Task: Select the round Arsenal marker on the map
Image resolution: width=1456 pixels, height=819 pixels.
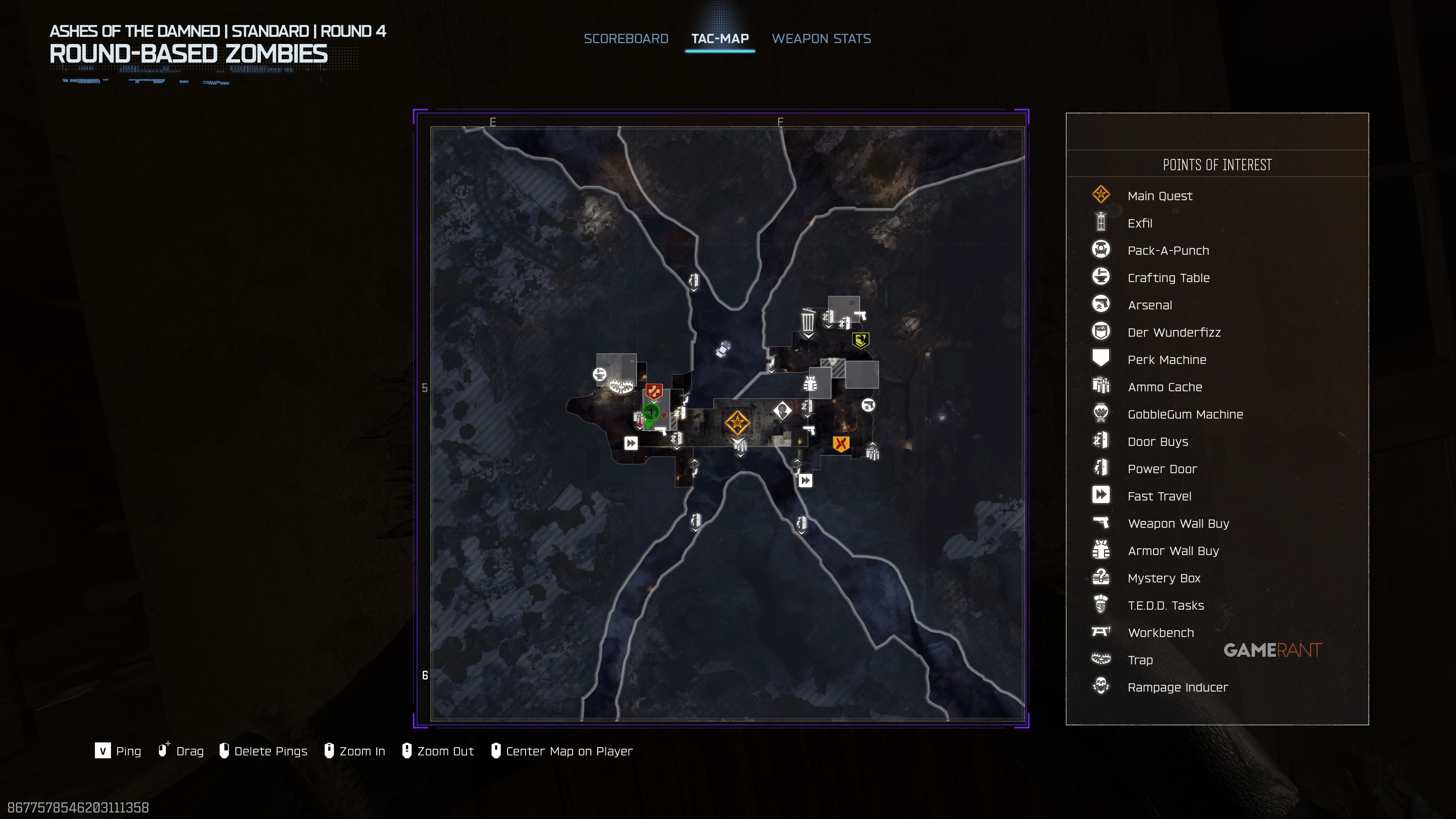Action: click(x=868, y=405)
